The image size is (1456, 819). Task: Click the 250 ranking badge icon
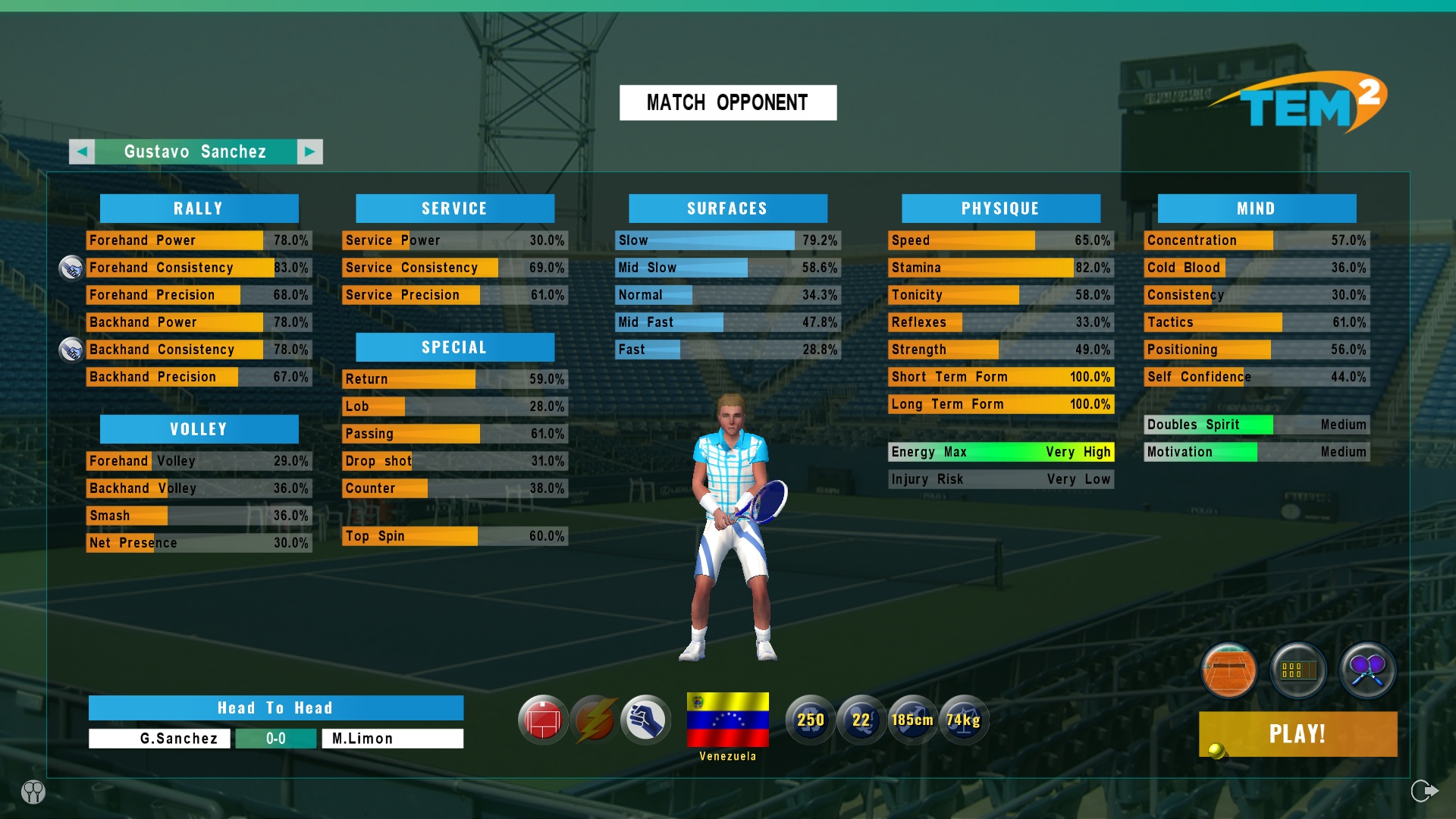(810, 720)
